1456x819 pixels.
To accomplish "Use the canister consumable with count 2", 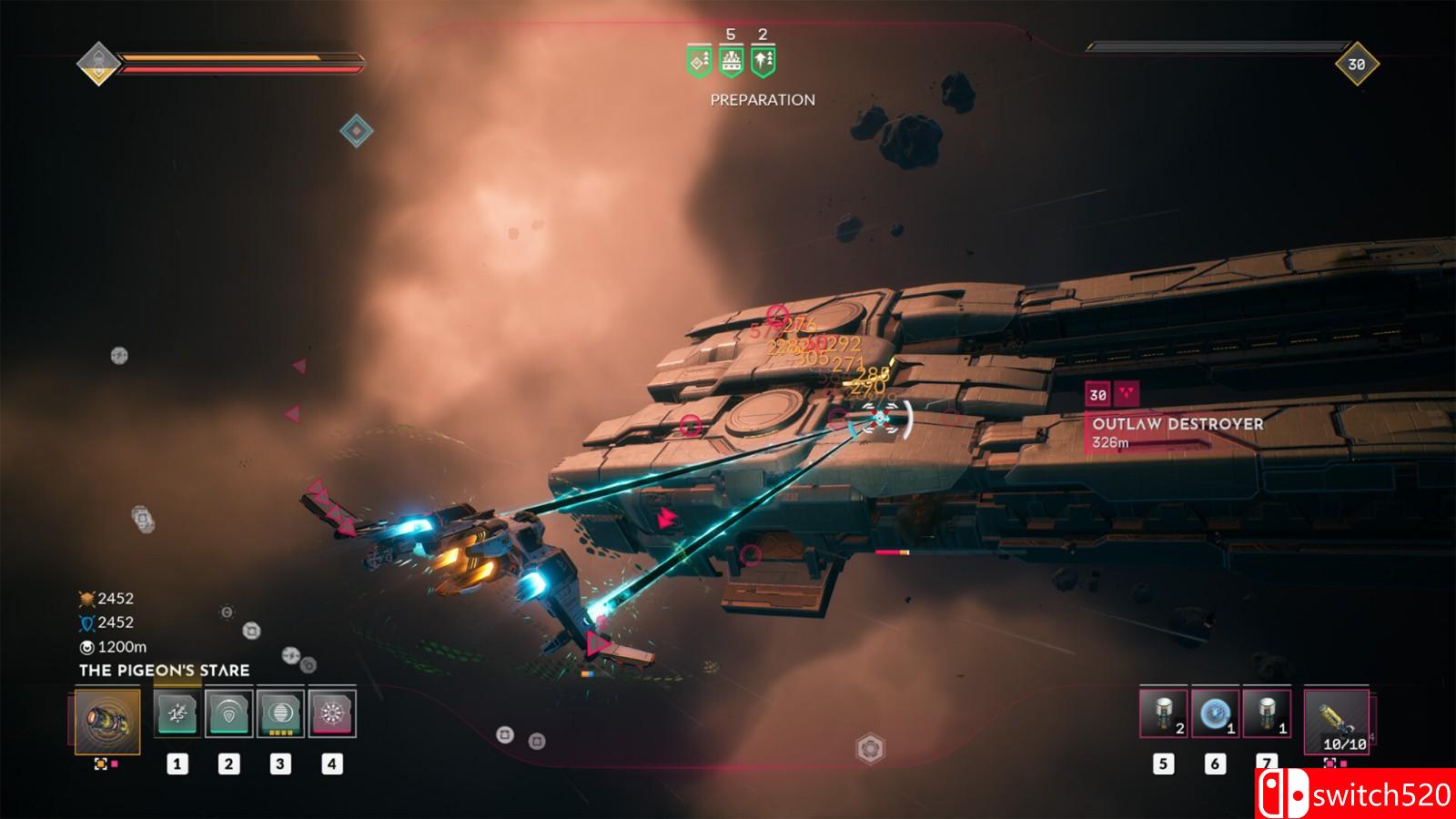I will (x=1163, y=713).
